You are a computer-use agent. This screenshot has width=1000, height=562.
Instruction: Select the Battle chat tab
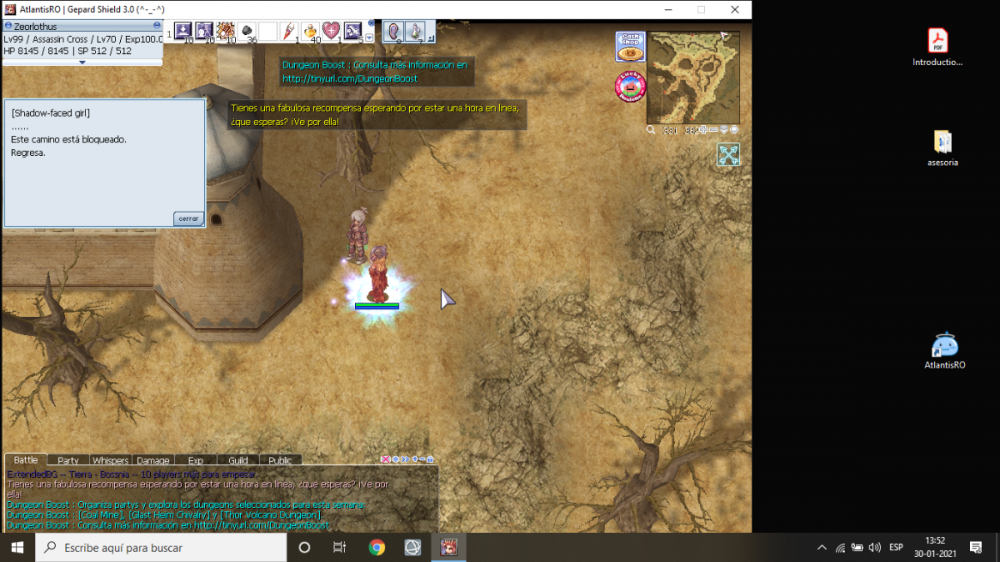point(26,461)
